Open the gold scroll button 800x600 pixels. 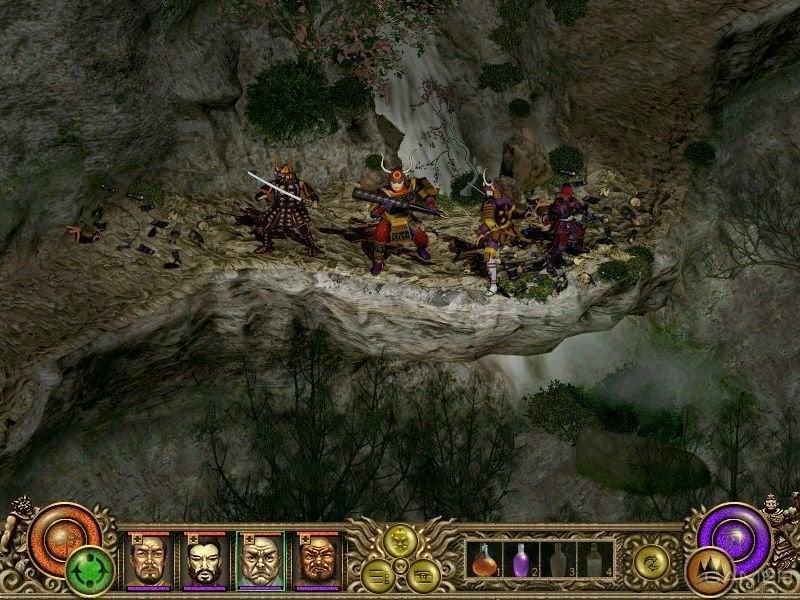pyautogui.click(x=421, y=573)
